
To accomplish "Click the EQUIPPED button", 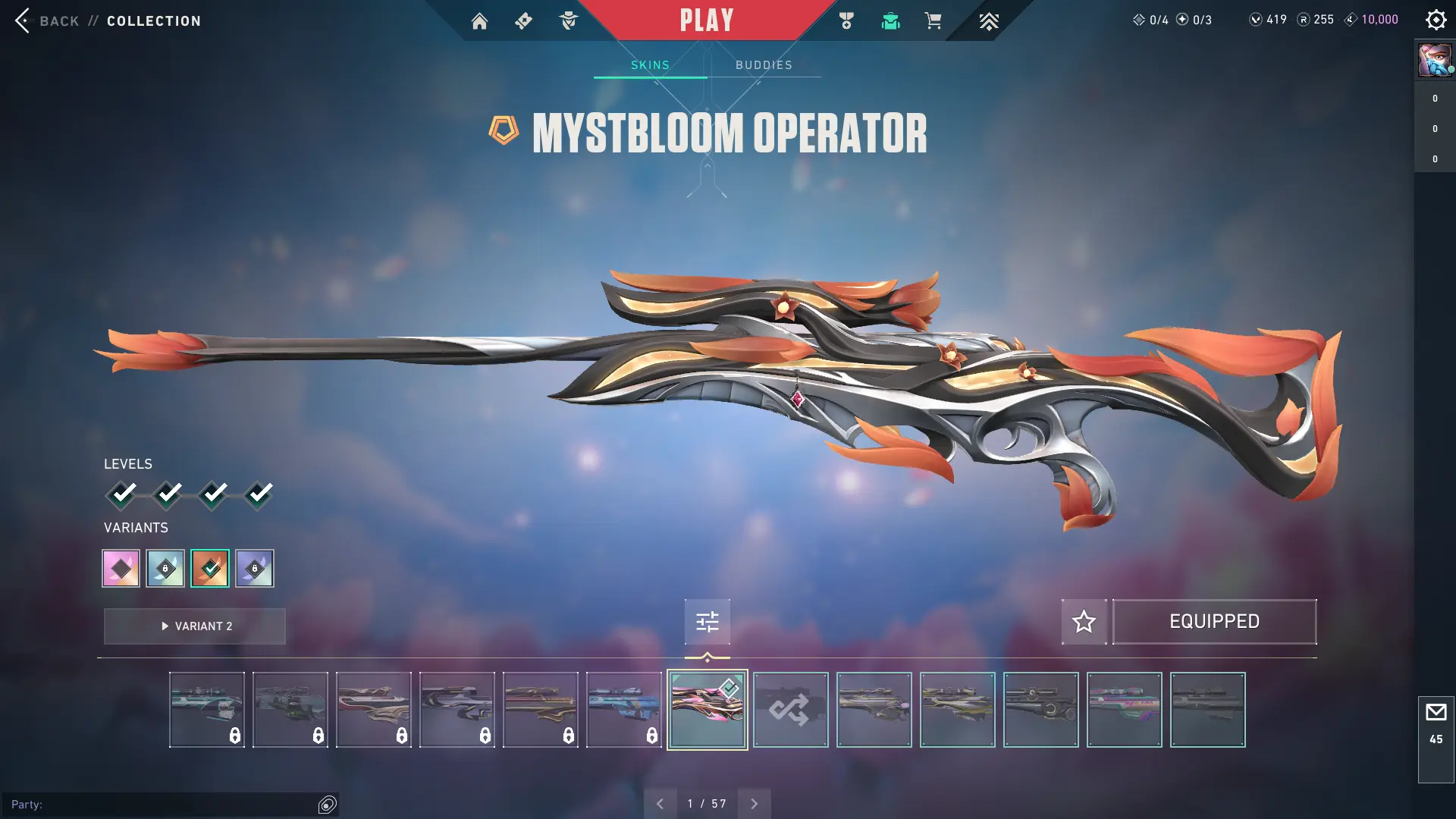I will (x=1214, y=622).
